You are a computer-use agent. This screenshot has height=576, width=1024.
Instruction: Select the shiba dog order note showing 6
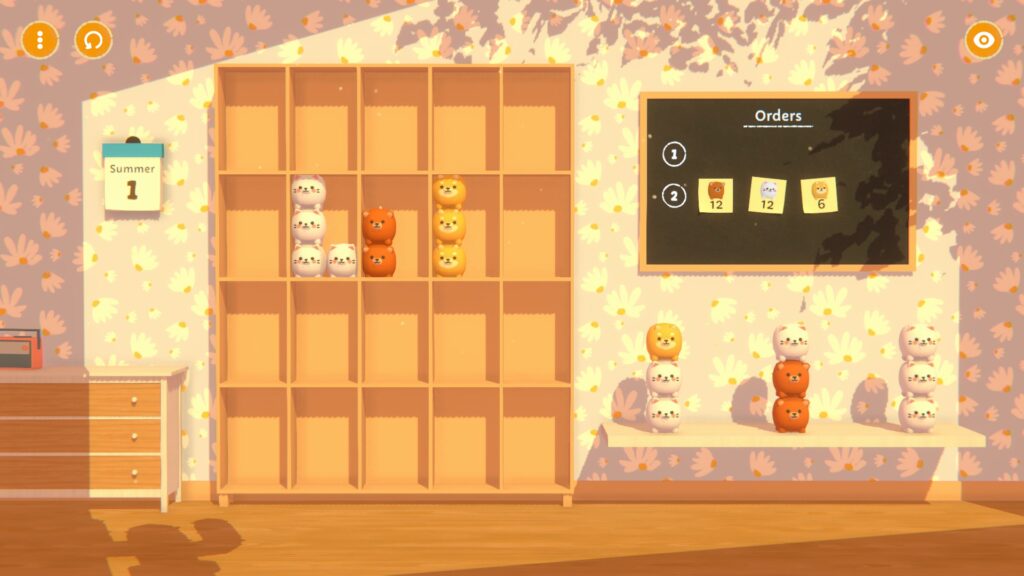(x=819, y=195)
